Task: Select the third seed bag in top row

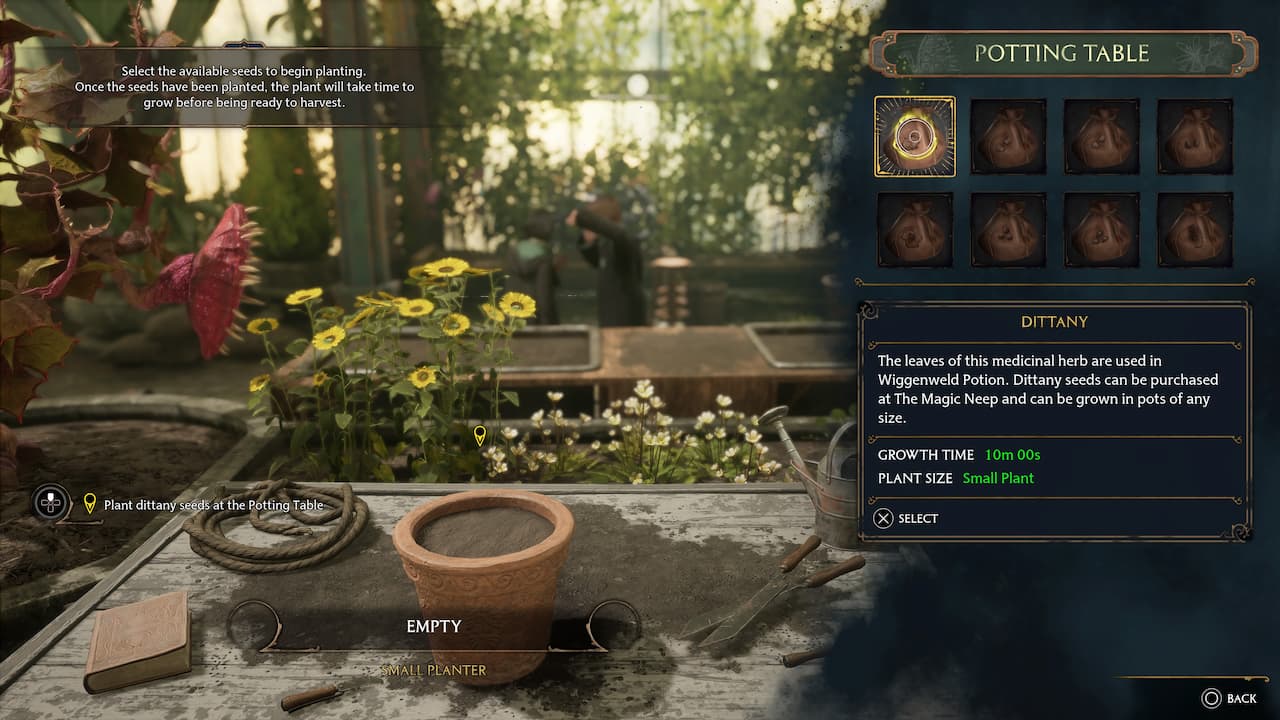Action: [x=1102, y=136]
